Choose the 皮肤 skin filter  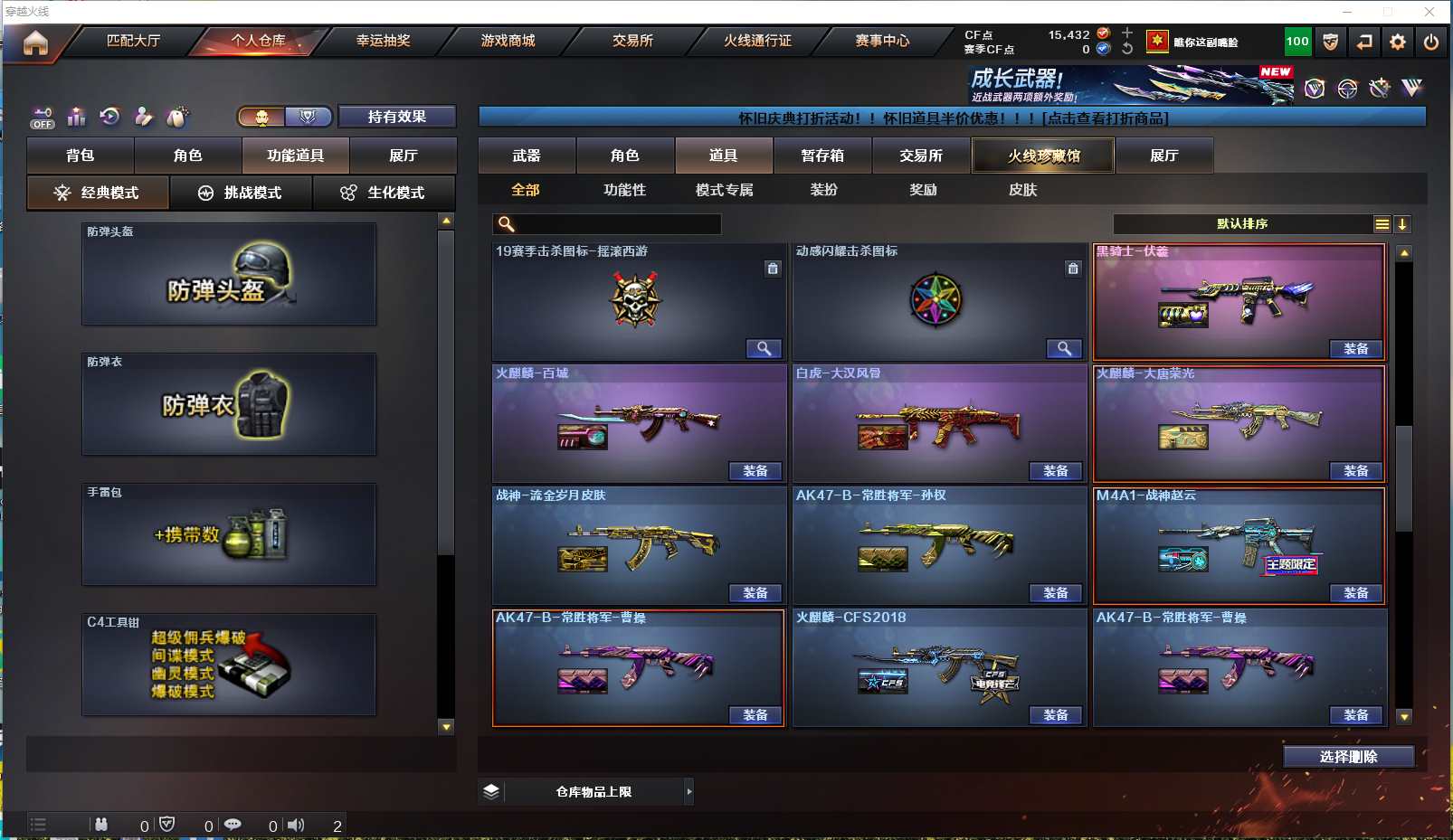1022,190
